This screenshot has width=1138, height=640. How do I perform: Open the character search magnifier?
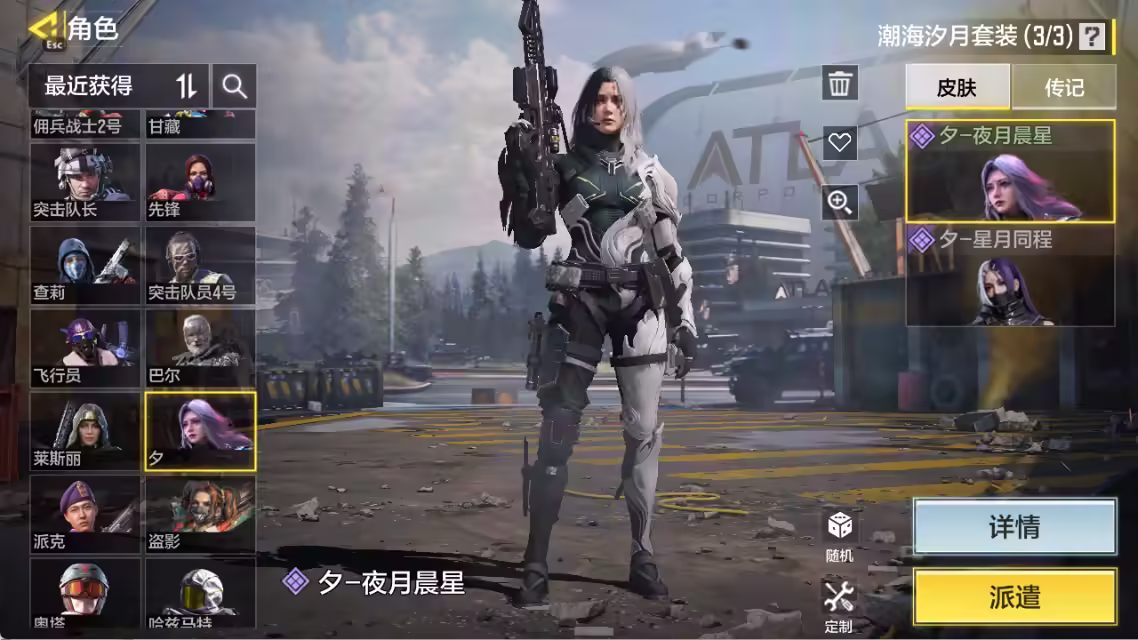point(235,86)
